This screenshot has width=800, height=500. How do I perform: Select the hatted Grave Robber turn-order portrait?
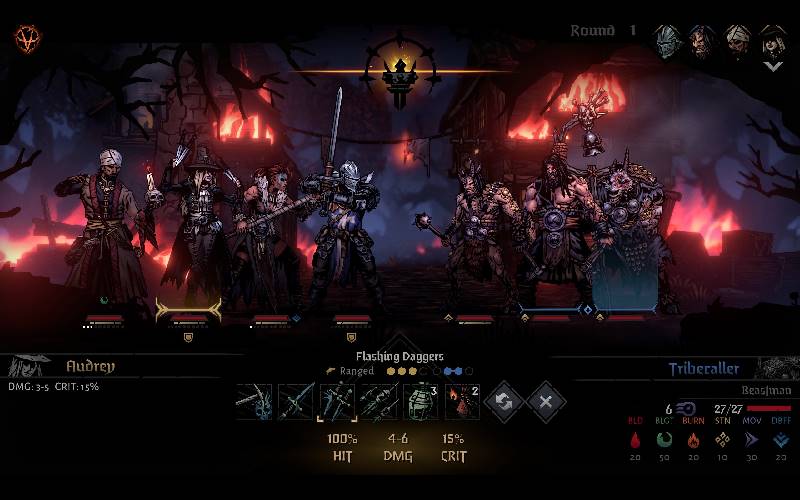[x=771, y=40]
